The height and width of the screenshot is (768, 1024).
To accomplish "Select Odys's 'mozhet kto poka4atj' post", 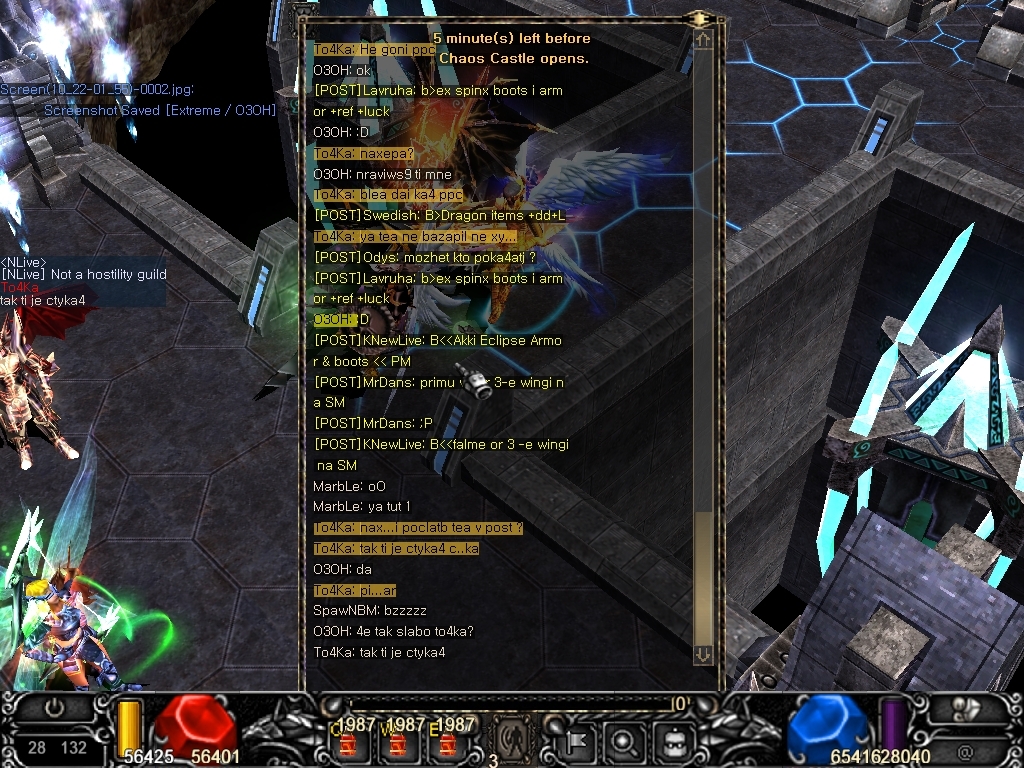I will tap(425, 257).
